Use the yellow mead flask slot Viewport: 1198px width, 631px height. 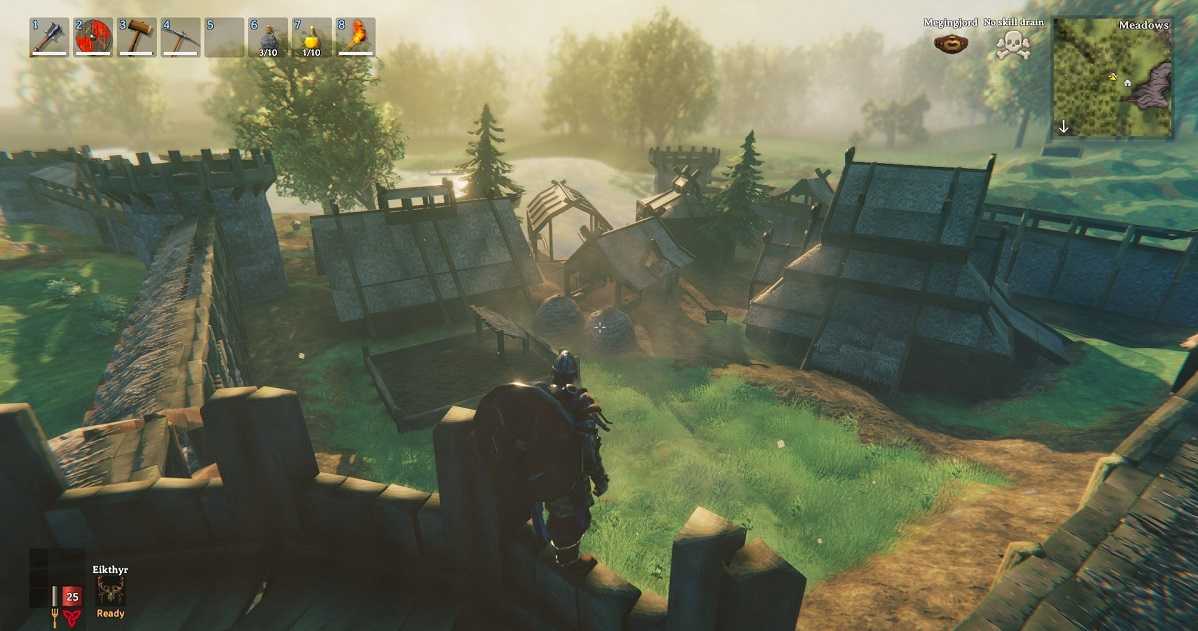(312, 37)
